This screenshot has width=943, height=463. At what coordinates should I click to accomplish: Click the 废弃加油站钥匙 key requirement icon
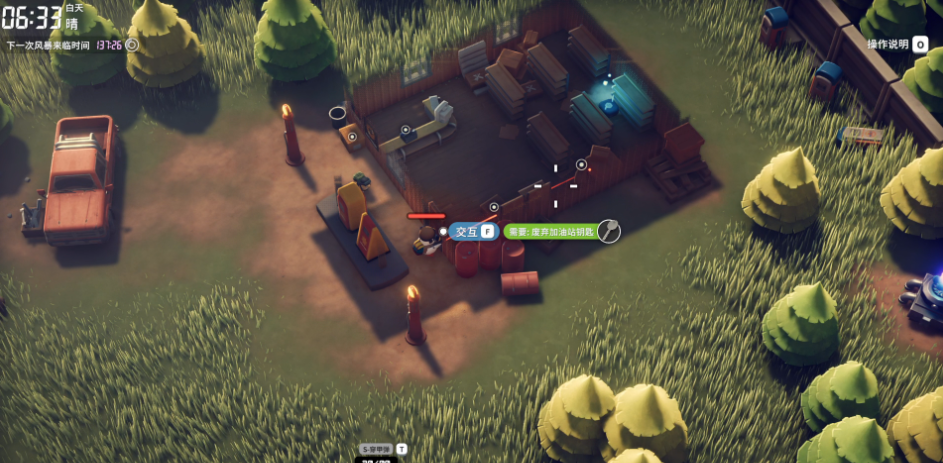click(608, 231)
